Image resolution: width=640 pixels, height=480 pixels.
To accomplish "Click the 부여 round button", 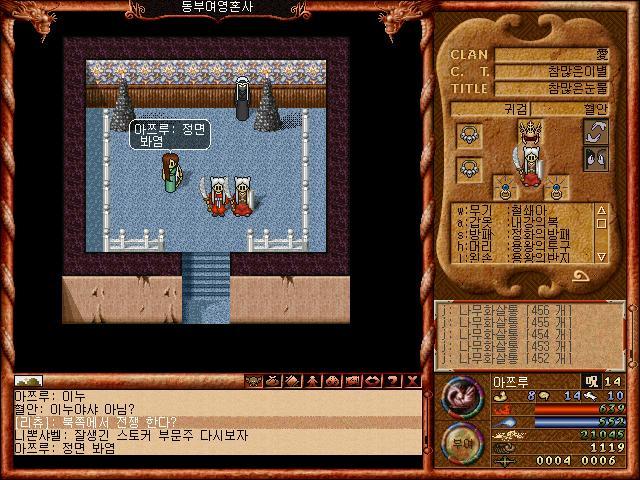I will click(462, 441).
